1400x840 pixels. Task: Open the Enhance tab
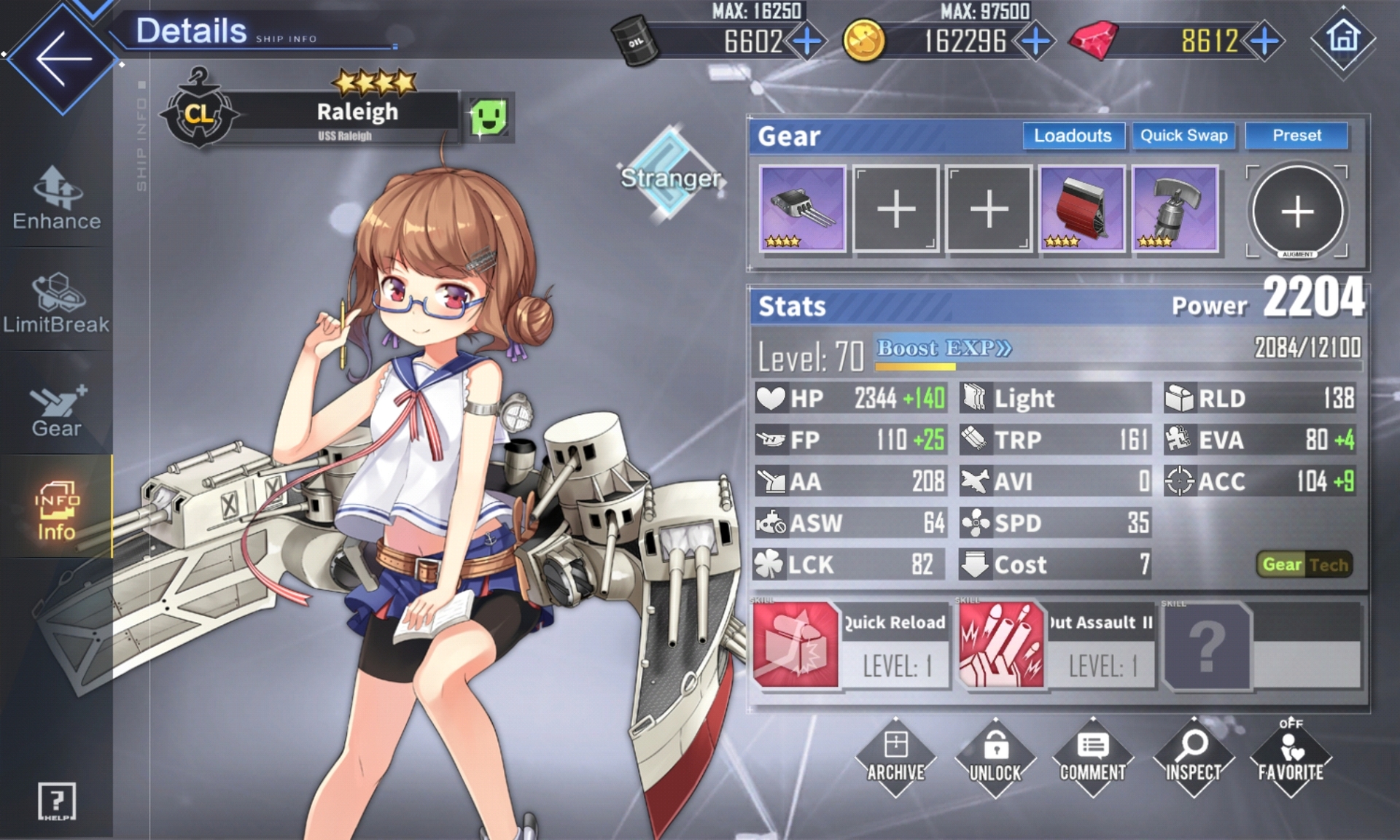pos(57,198)
